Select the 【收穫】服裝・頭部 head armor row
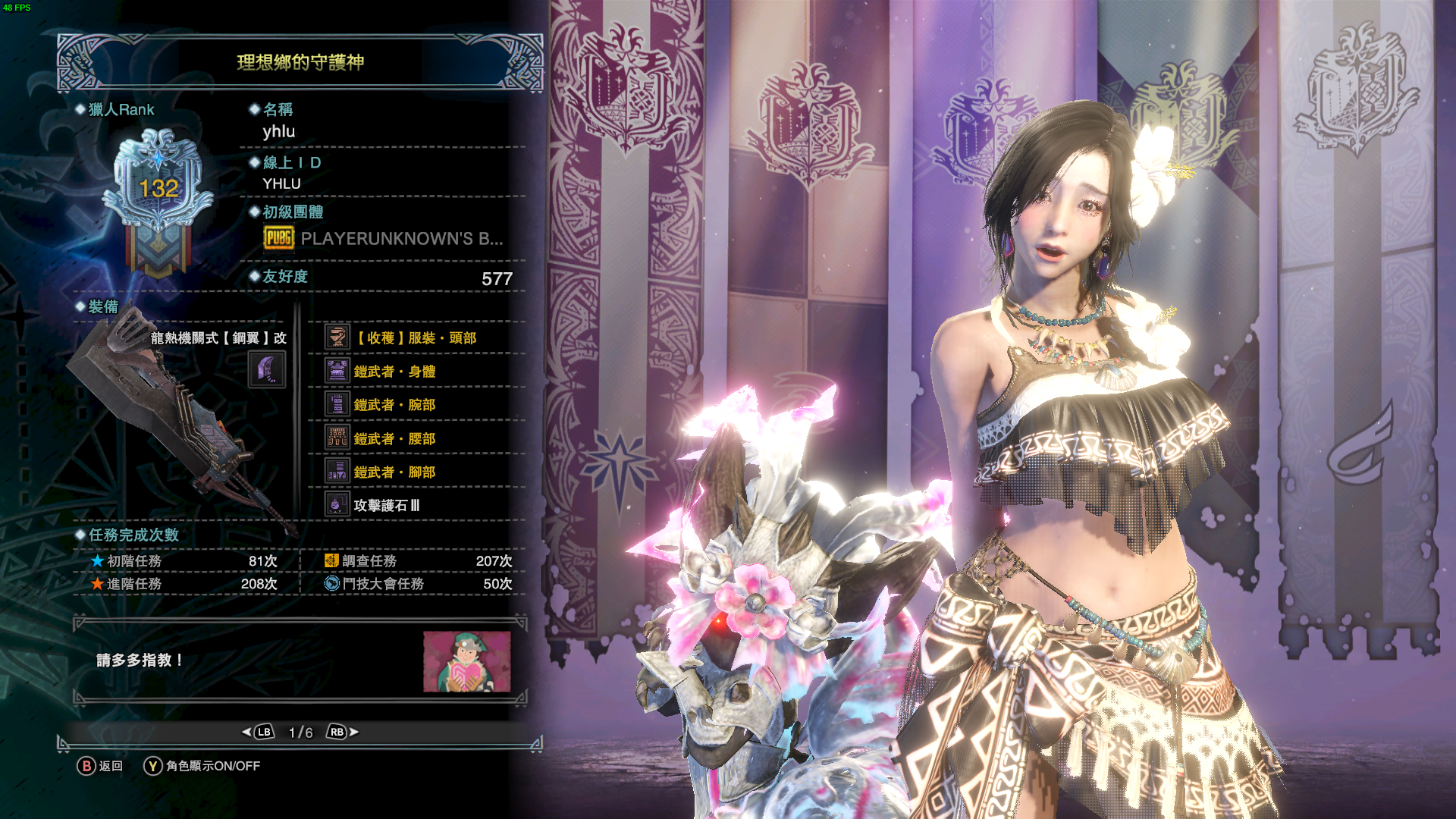This screenshot has height=819, width=1456. pos(416,338)
